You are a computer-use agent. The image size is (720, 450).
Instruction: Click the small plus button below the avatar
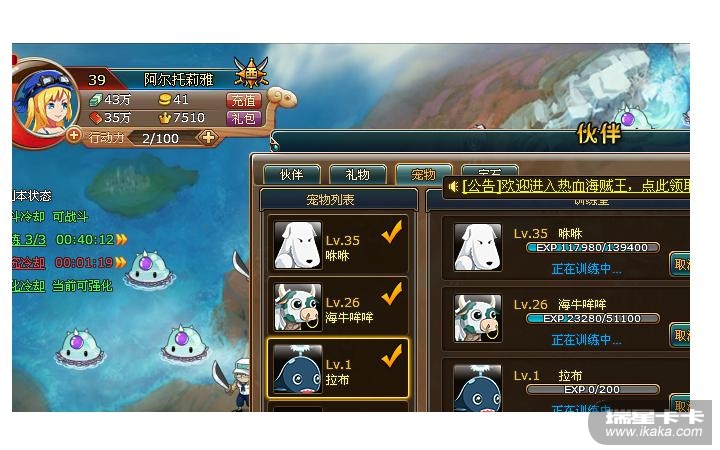coord(74,135)
